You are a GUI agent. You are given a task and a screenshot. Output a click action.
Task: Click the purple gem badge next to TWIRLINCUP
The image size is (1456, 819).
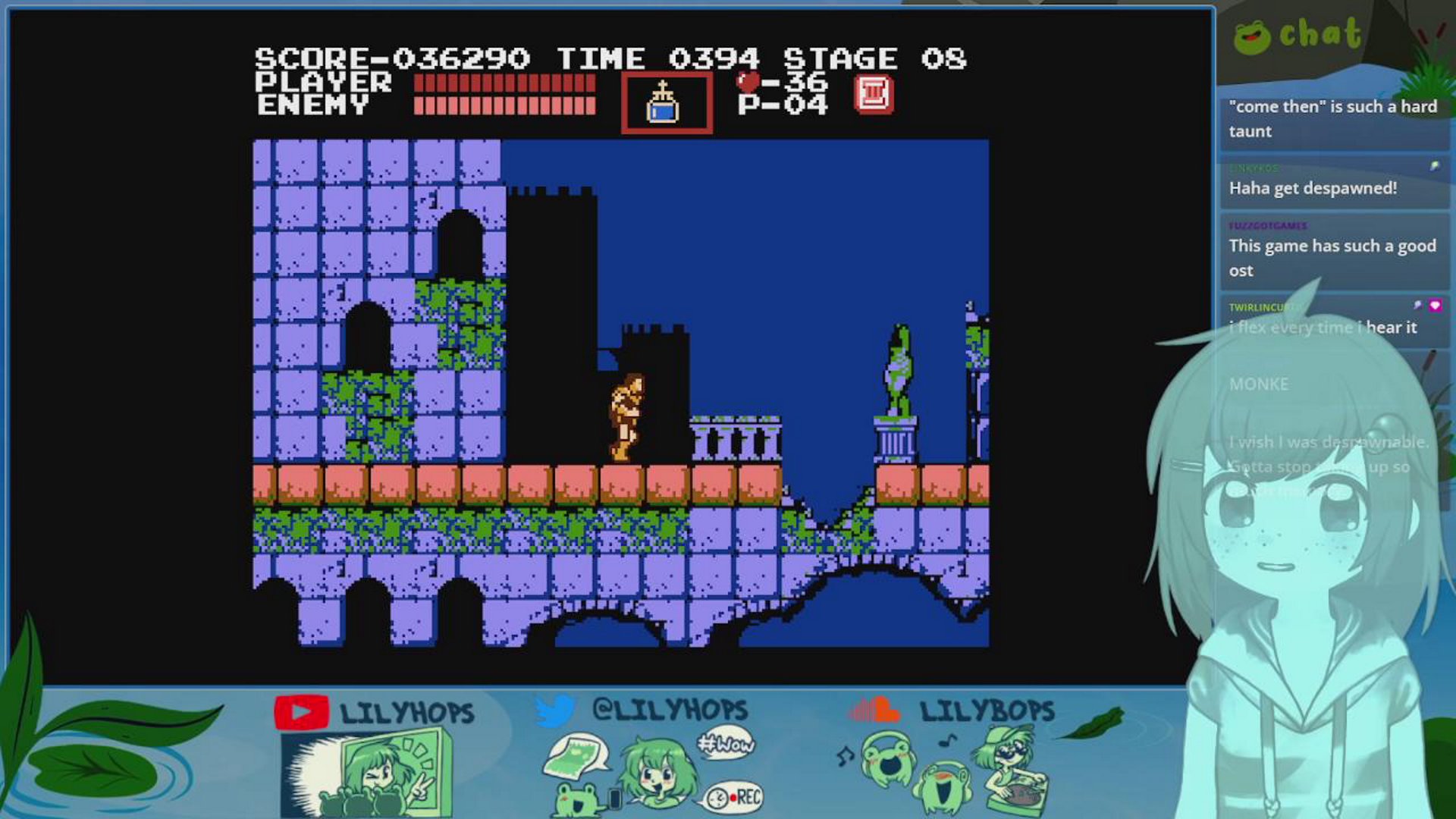[x=1417, y=304]
